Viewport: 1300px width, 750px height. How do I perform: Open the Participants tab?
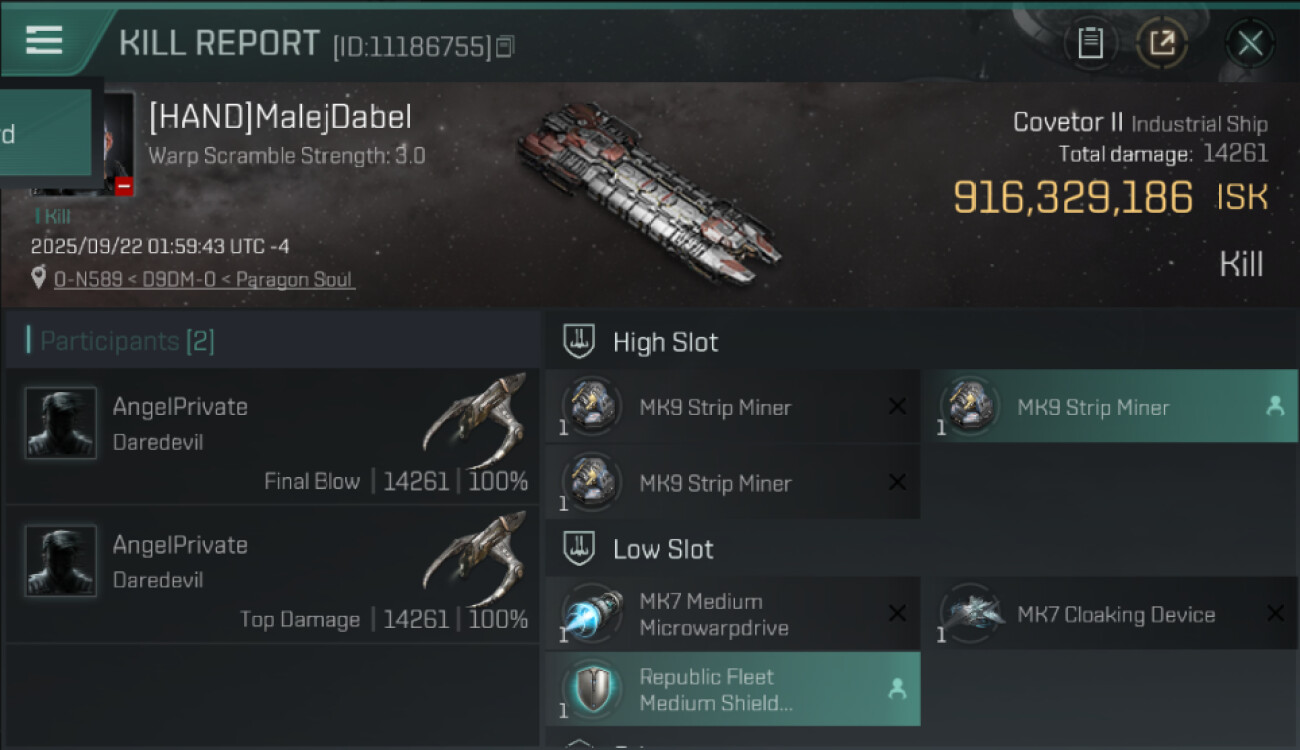coord(127,341)
